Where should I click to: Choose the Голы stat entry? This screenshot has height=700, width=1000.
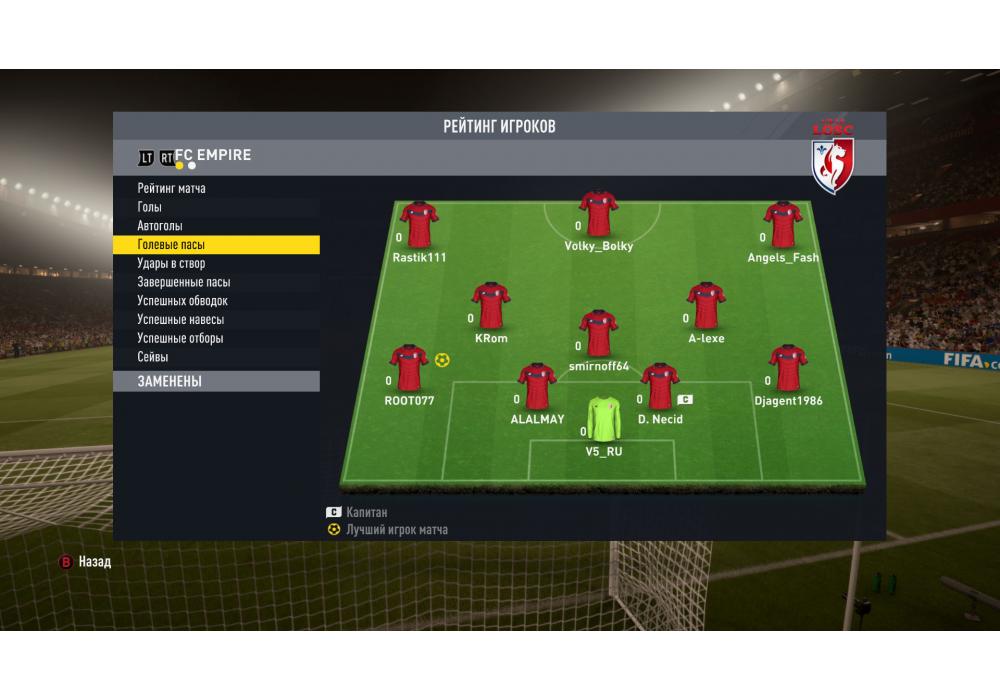click(149, 207)
